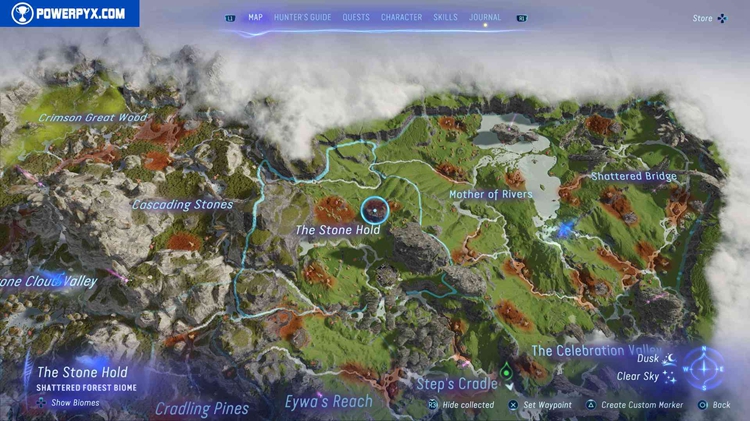Select the Cascading Stones region label
This screenshot has height=421, width=750.
click(x=182, y=205)
